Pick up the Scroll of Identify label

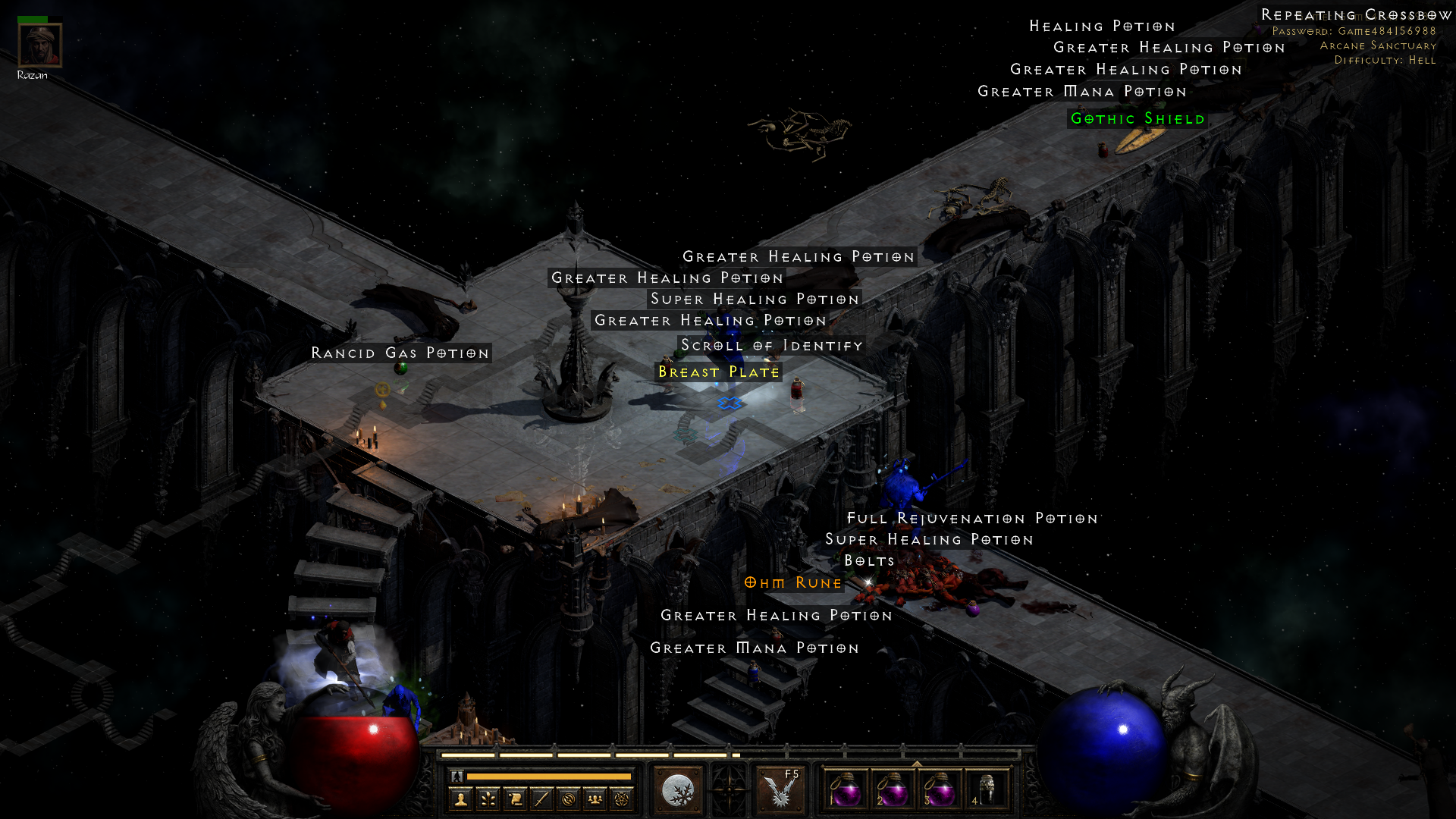pyautogui.click(x=771, y=346)
